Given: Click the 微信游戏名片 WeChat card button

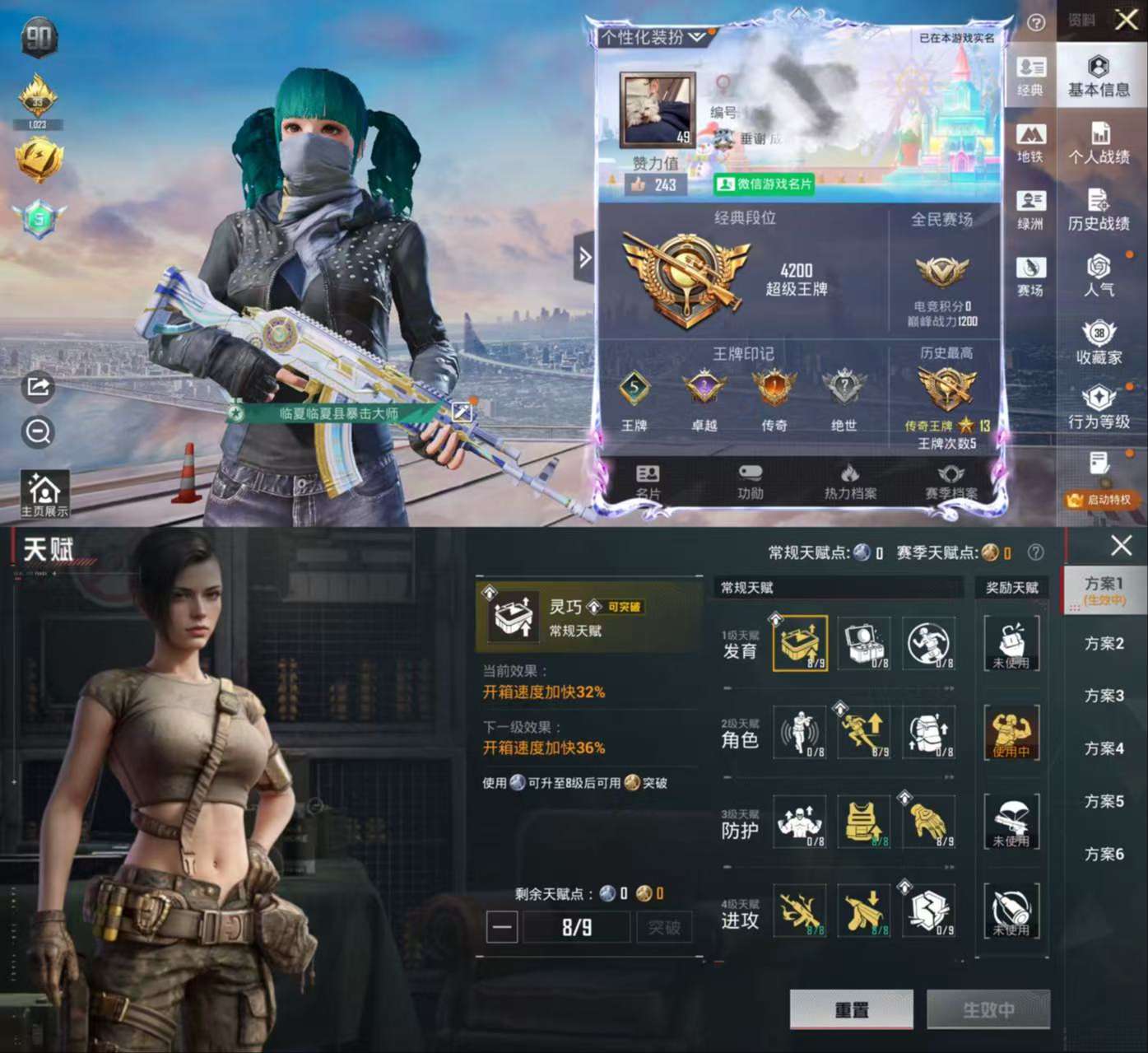Looking at the screenshot, I should (x=765, y=184).
